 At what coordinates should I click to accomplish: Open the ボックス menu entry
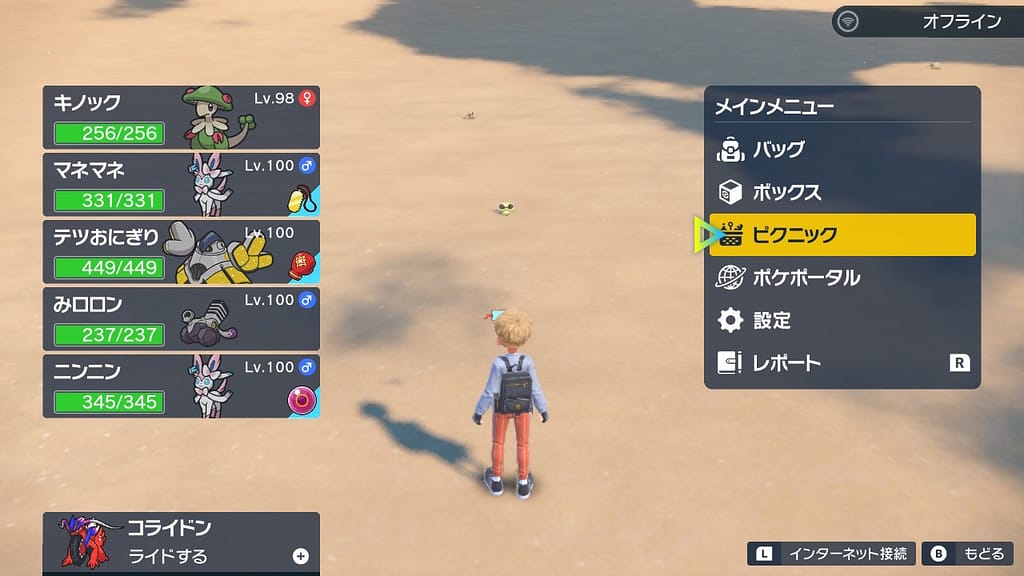coord(841,192)
